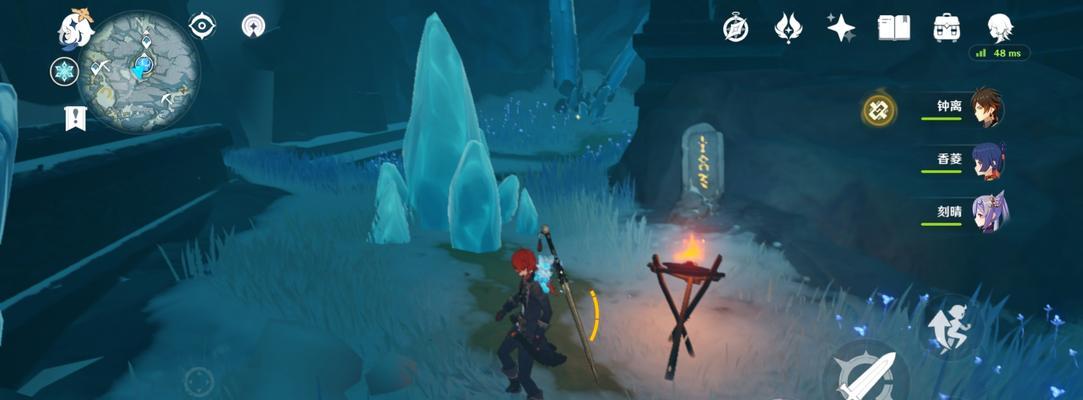Tap the round signal-wave icon near the minimap

(253, 26)
